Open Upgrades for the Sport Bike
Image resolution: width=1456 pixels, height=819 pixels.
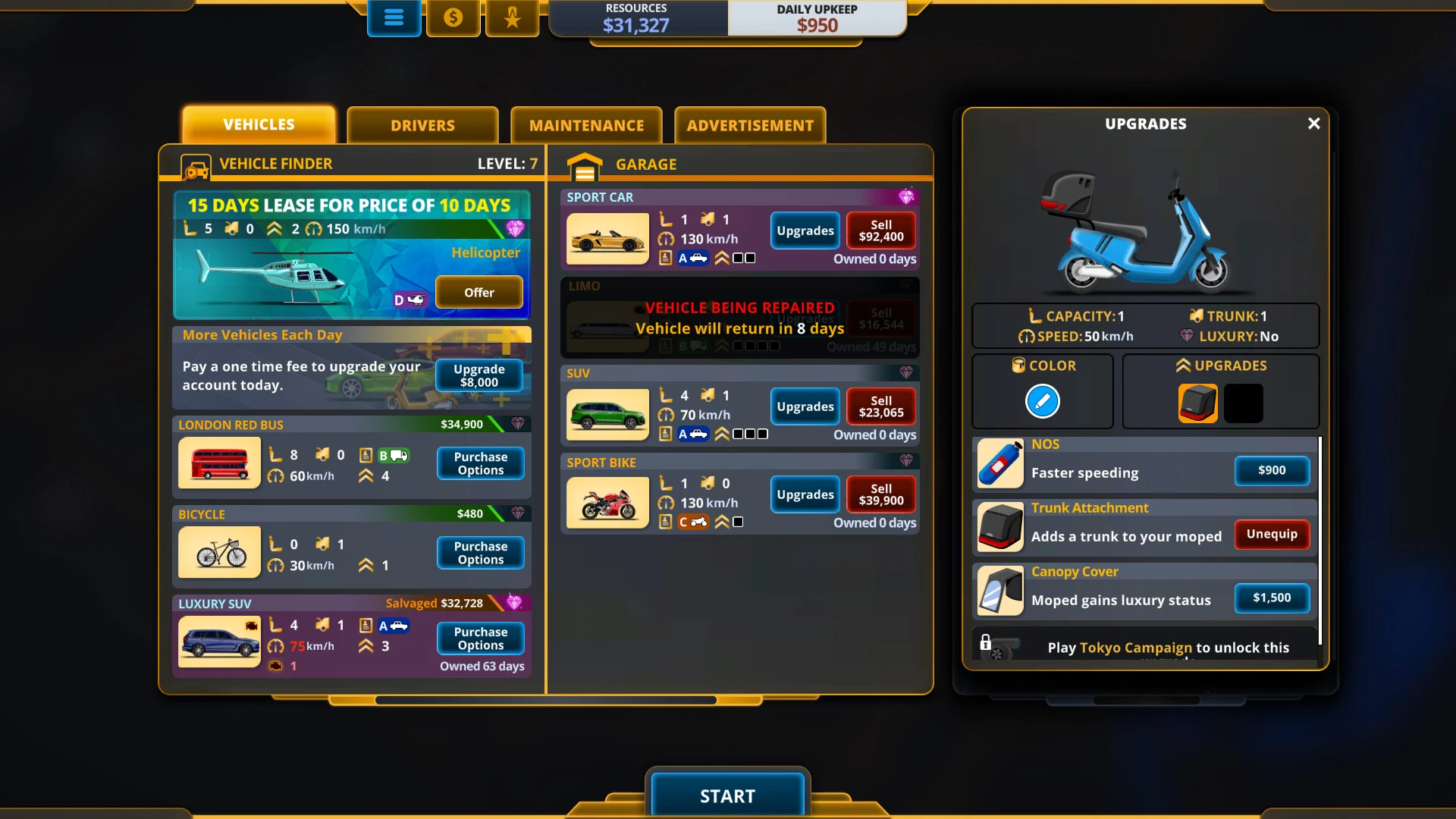coord(805,494)
